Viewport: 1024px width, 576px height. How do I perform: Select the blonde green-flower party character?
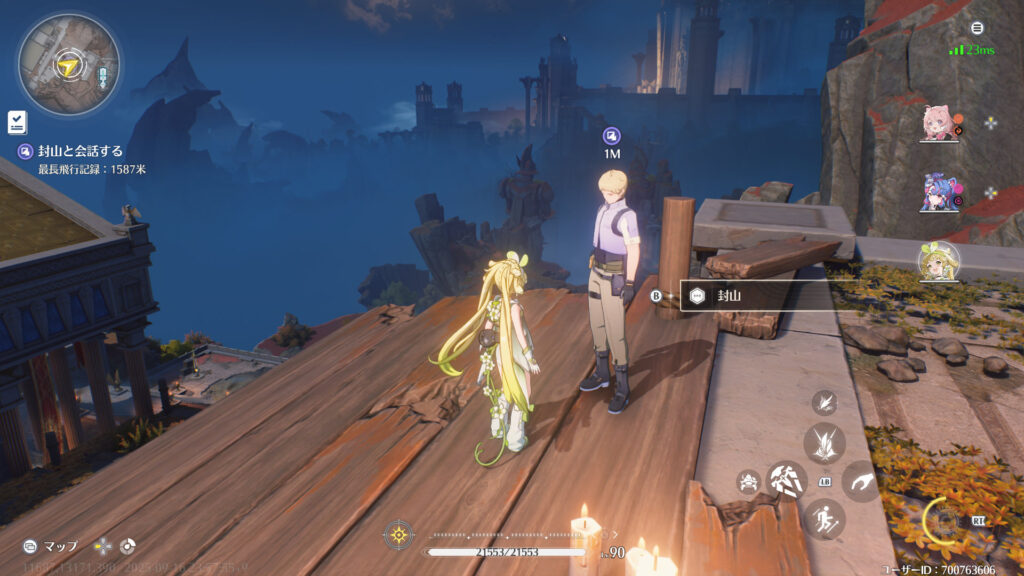click(939, 261)
